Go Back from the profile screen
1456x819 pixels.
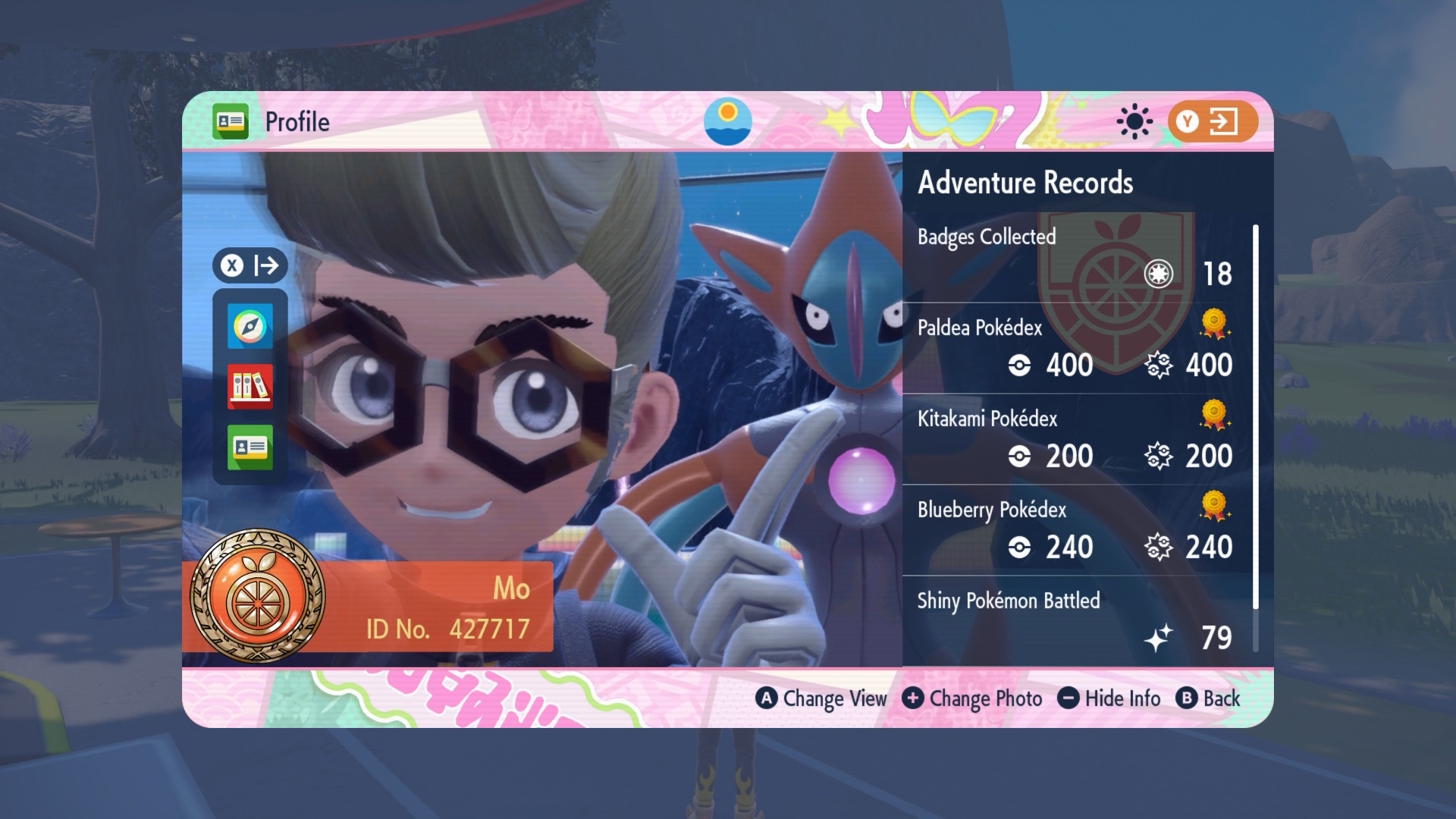coord(1208,698)
